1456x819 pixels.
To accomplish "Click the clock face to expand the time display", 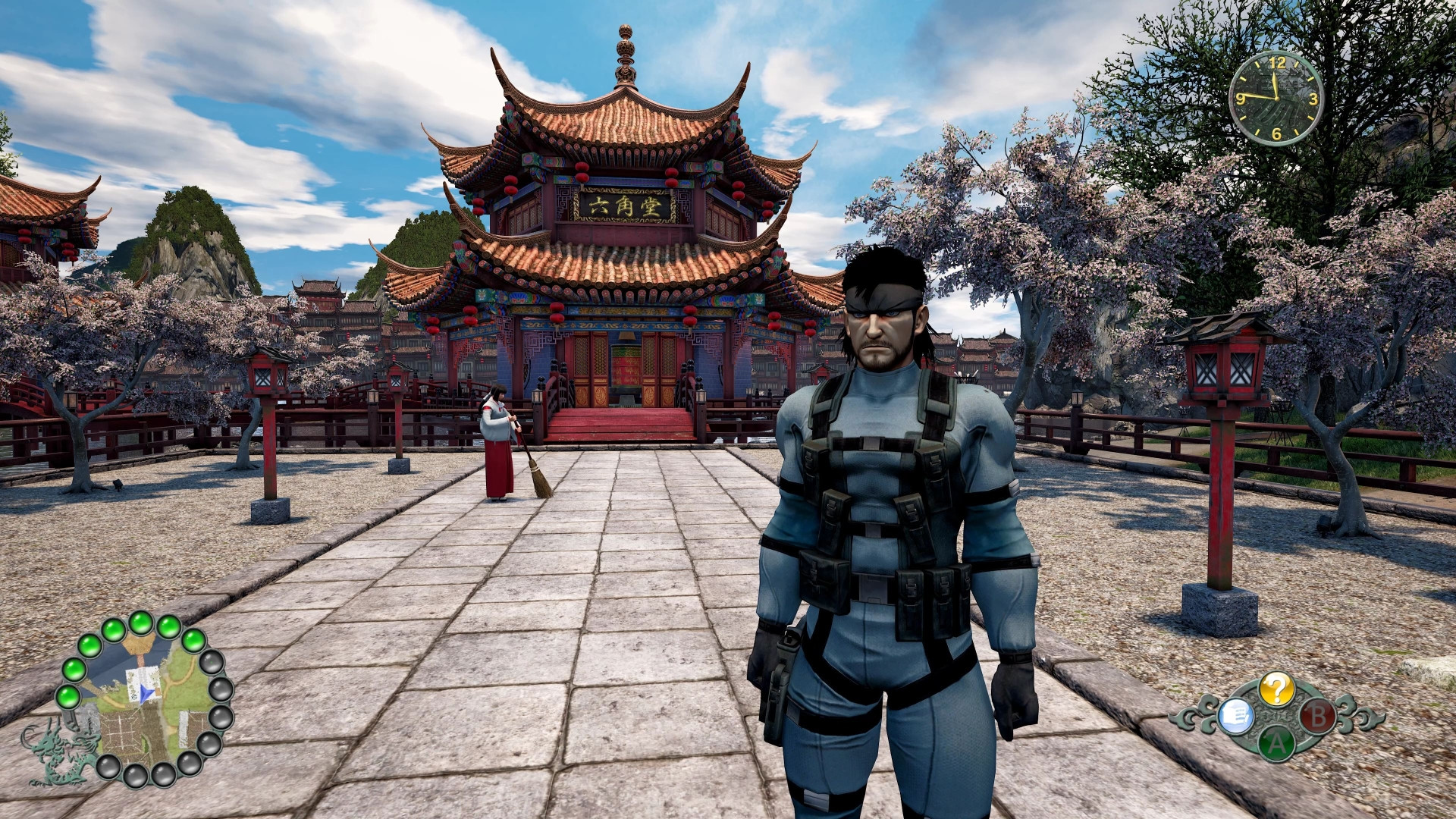I will pyautogui.click(x=1277, y=99).
